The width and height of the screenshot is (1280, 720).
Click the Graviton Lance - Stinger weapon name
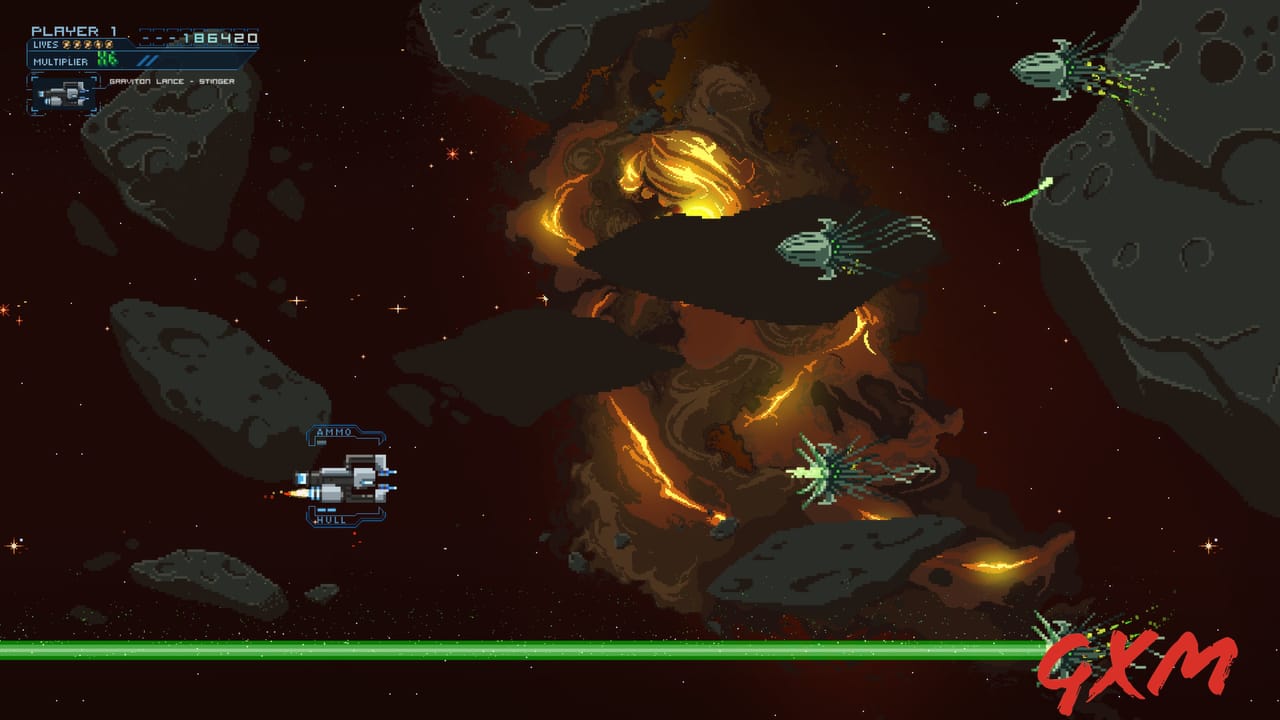tap(171, 82)
